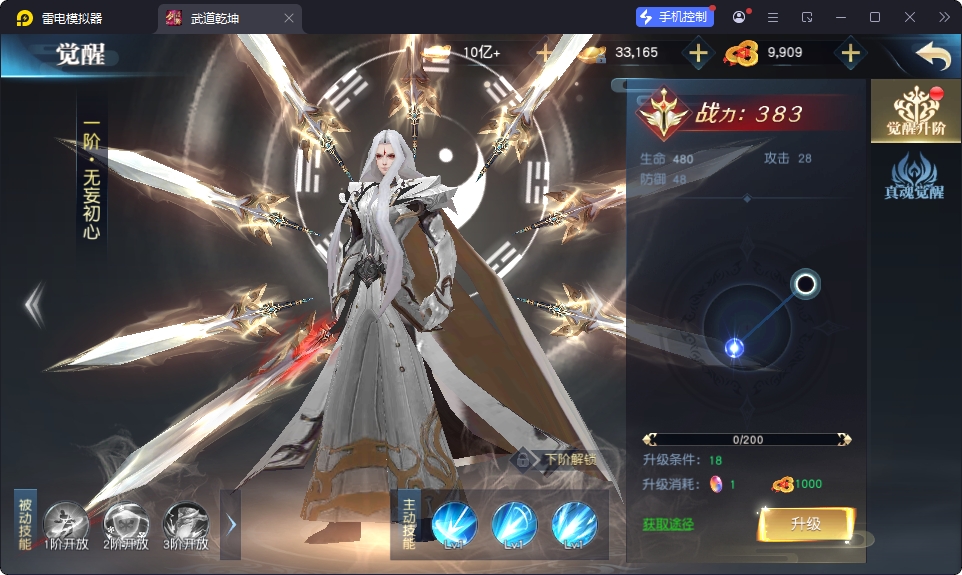The height and width of the screenshot is (575, 962).
Task: Expand the passive skills list arrow
Action: (231, 524)
